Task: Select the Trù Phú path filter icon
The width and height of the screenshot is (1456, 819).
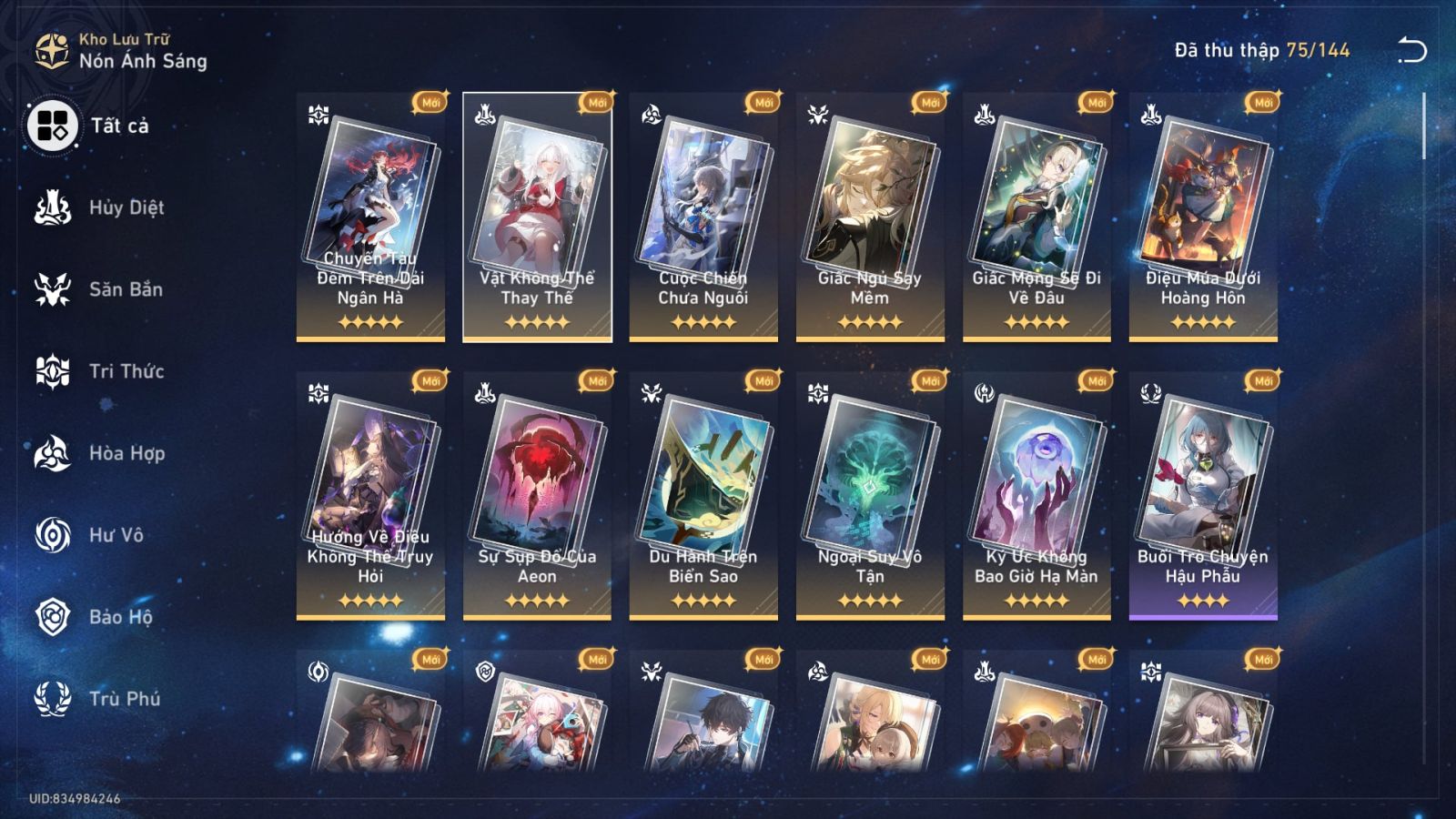Action: point(52,699)
